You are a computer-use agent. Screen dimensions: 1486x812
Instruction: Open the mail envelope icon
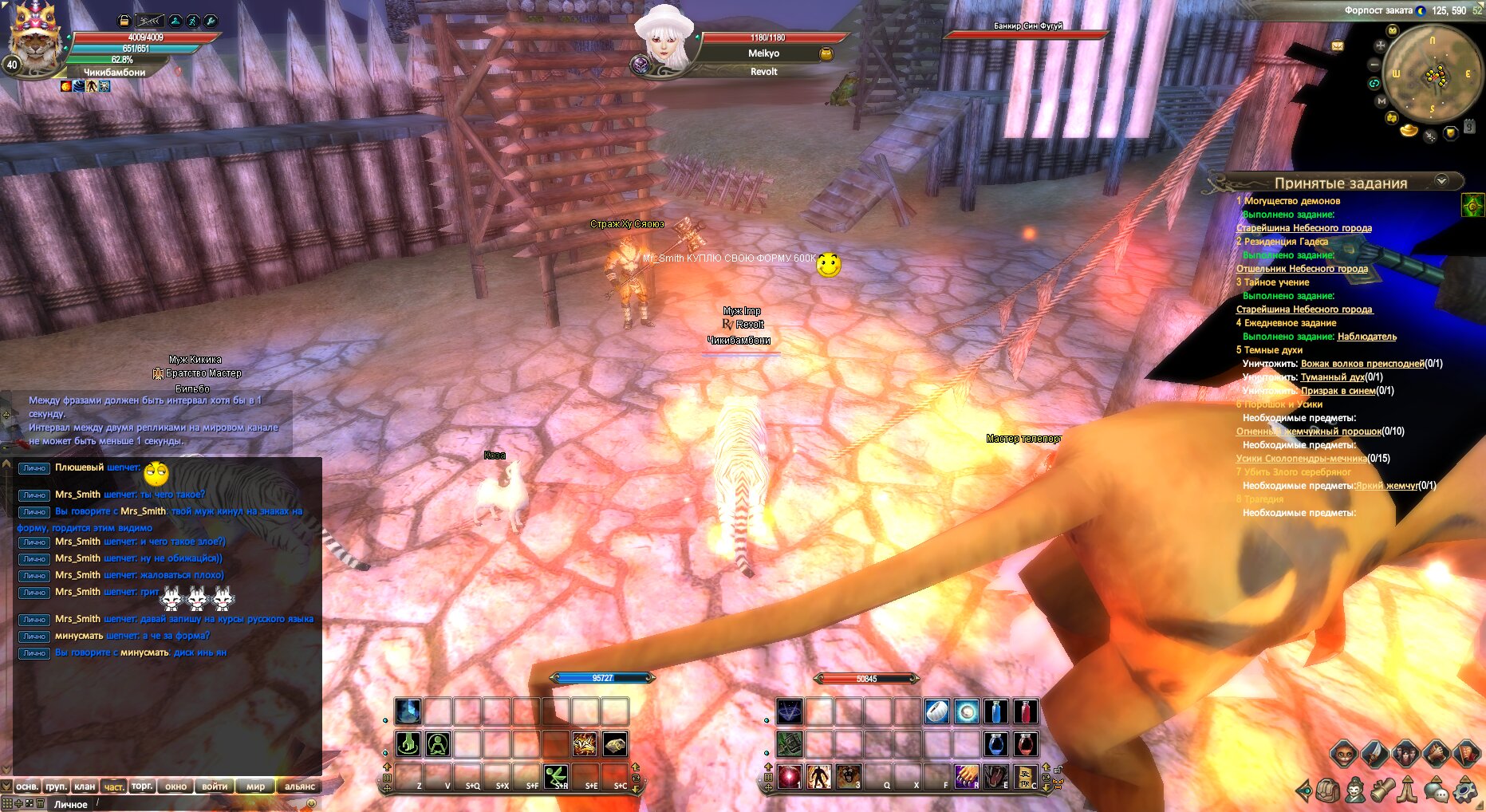1338,46
